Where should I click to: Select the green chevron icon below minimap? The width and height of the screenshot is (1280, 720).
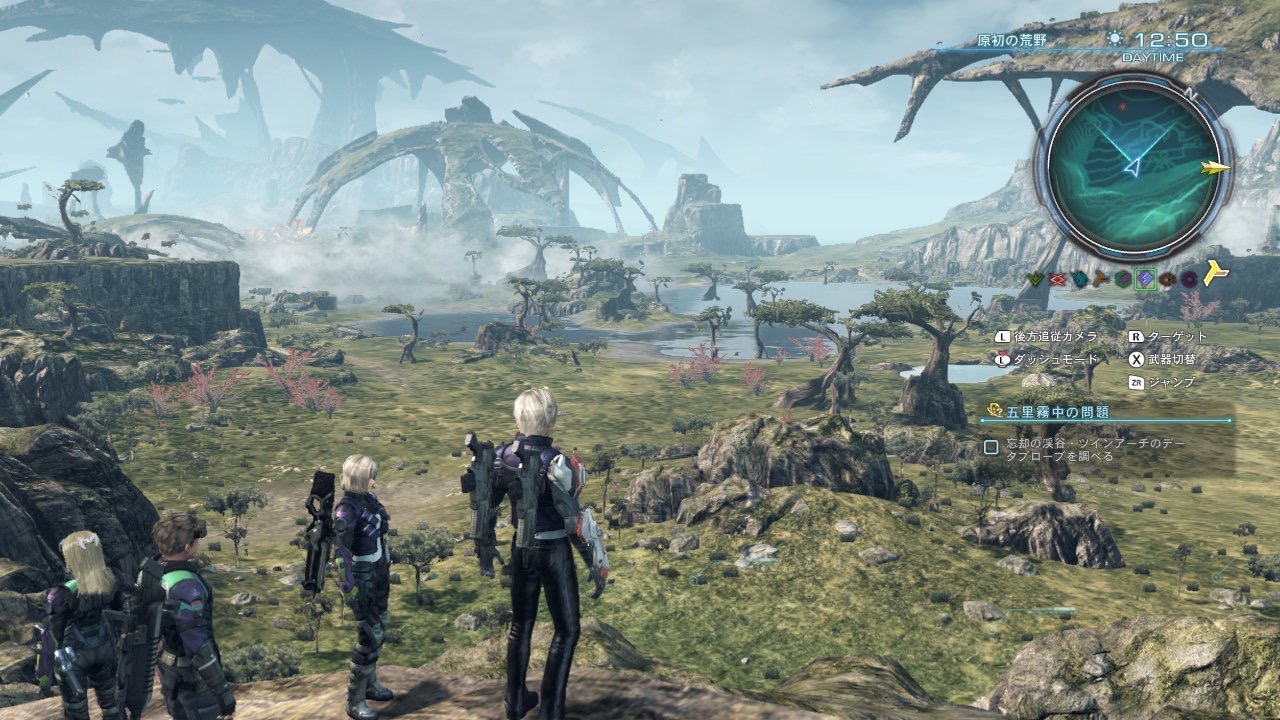[1037, 280]
